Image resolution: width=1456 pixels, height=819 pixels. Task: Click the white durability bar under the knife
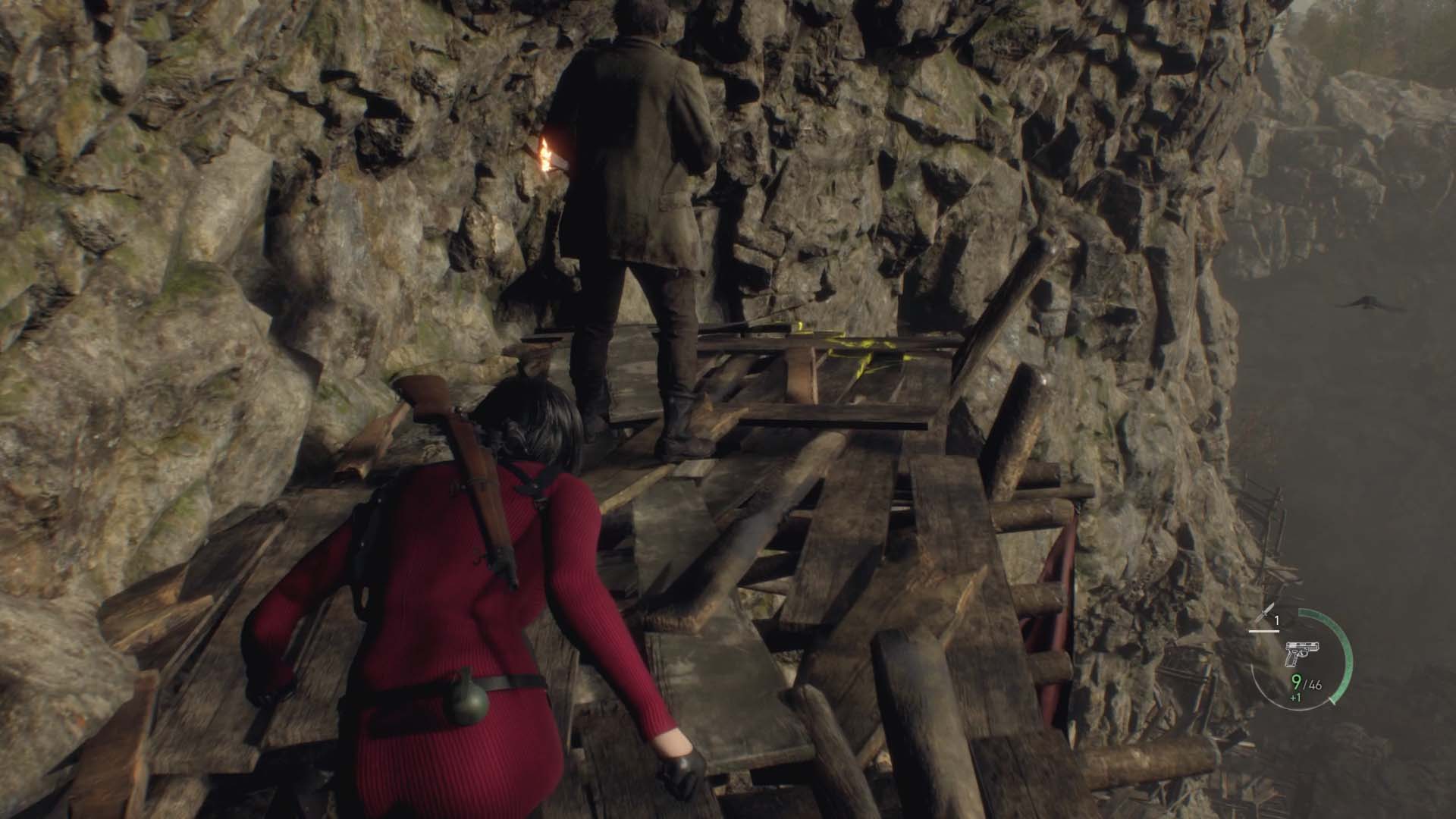(1263, 630)
